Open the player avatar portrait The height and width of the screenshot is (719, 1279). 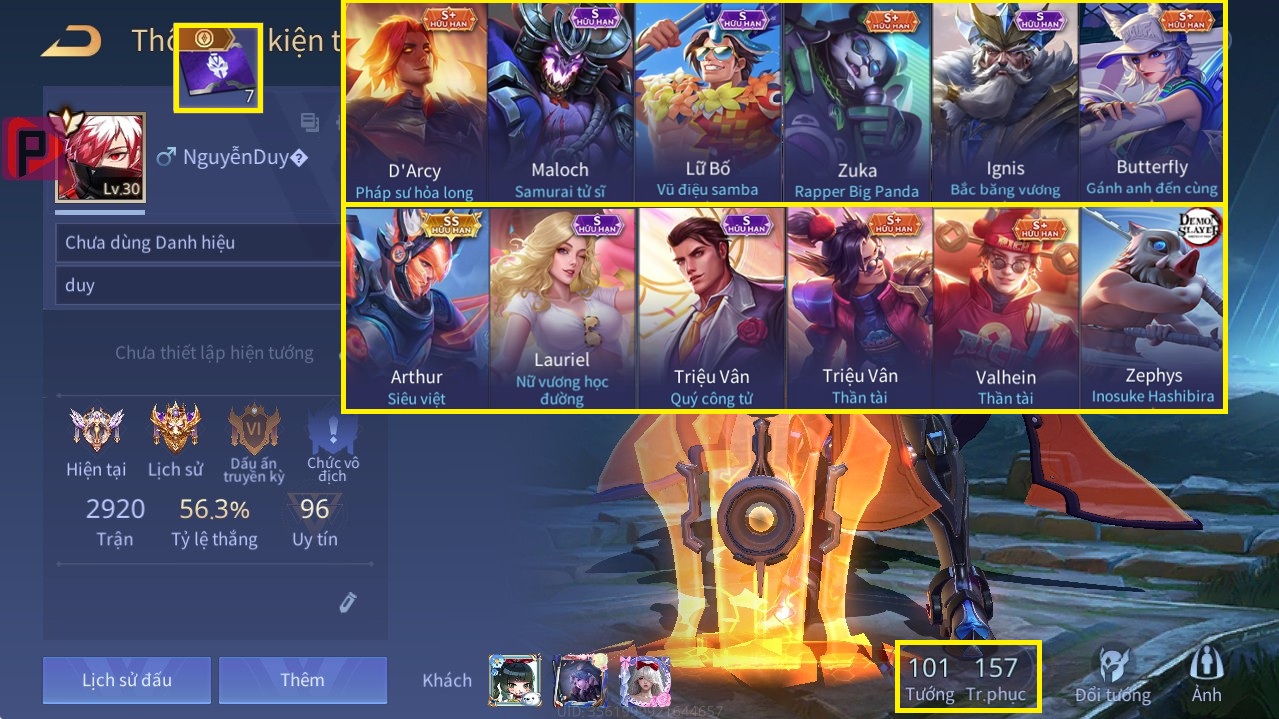[100, 157]
